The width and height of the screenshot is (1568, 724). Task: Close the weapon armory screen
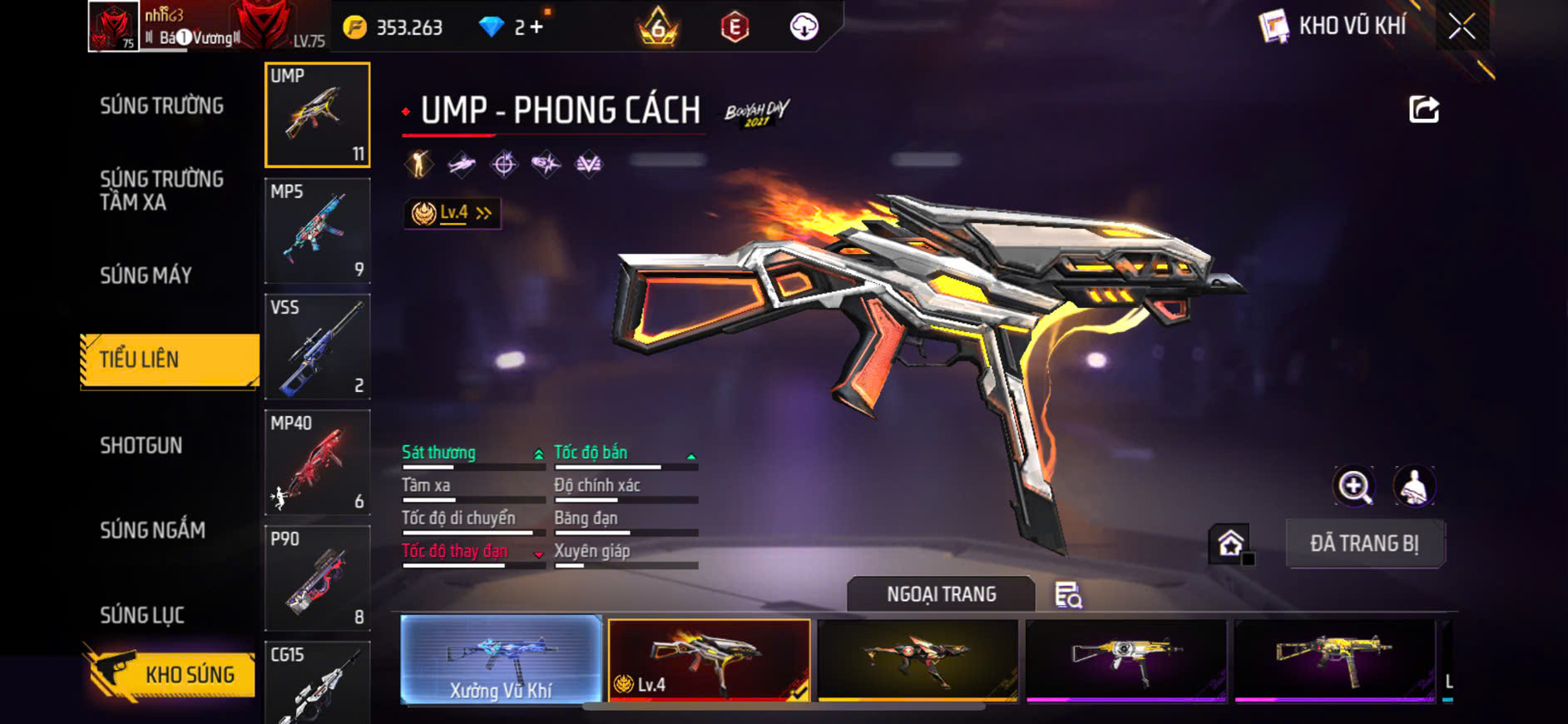[1462, 27]
